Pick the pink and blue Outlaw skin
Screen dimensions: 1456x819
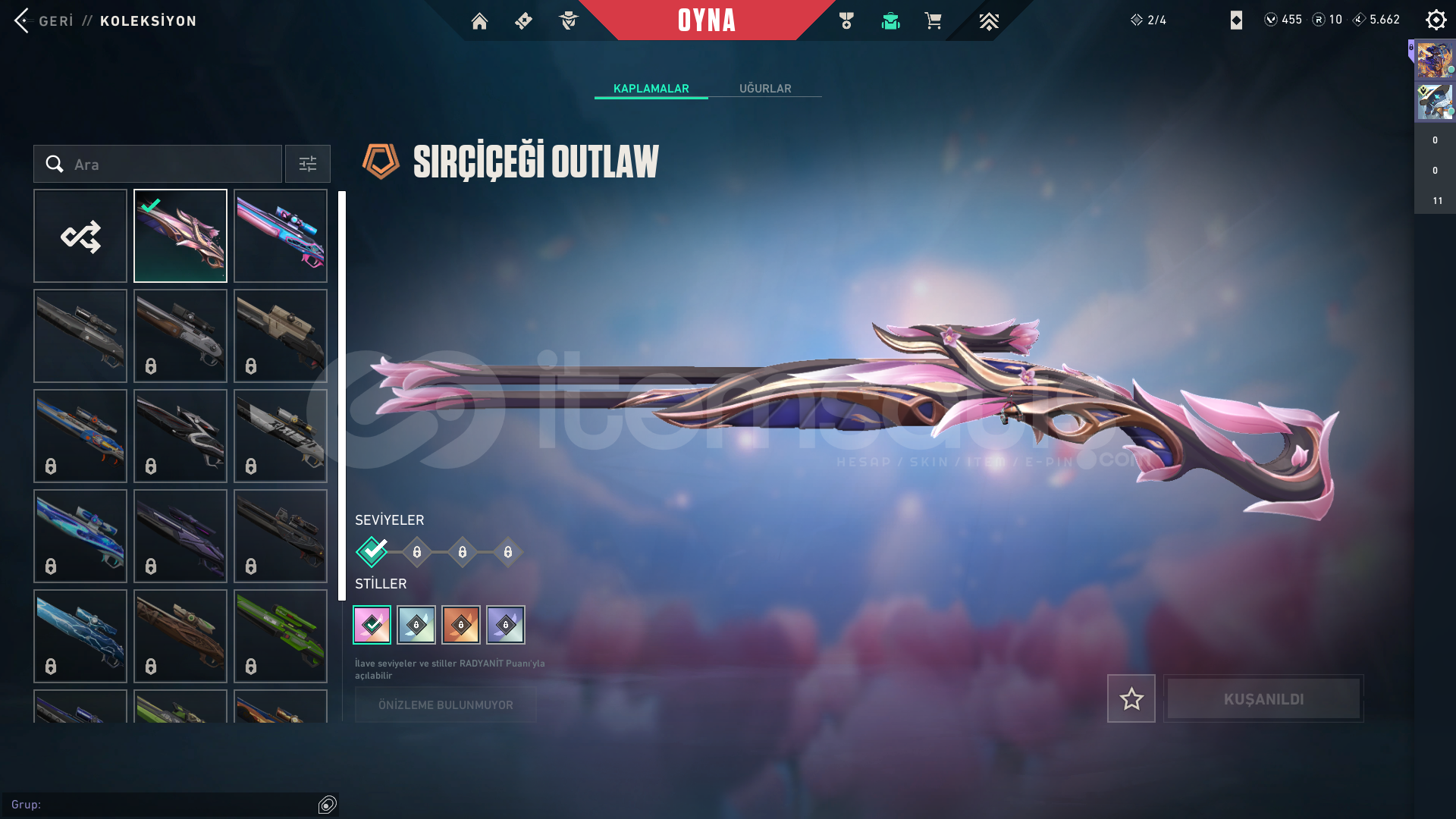[281, 237]
